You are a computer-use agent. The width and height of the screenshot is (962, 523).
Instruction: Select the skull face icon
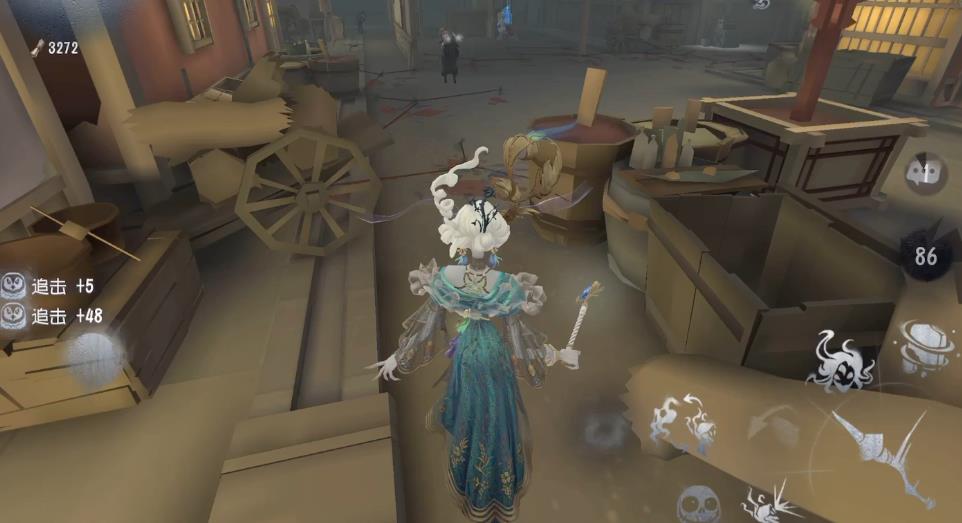[x=698, y=505]
